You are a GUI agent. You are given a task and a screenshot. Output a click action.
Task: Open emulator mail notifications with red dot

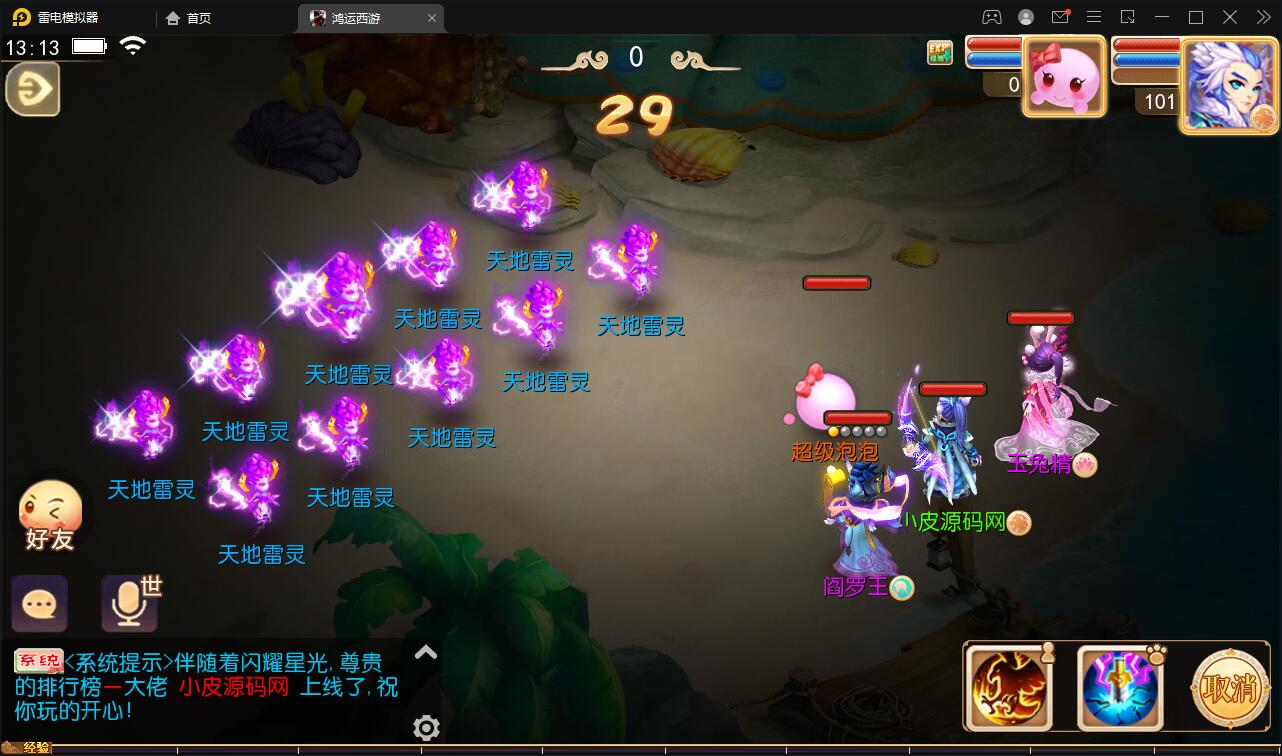[x=1062, y=17]
